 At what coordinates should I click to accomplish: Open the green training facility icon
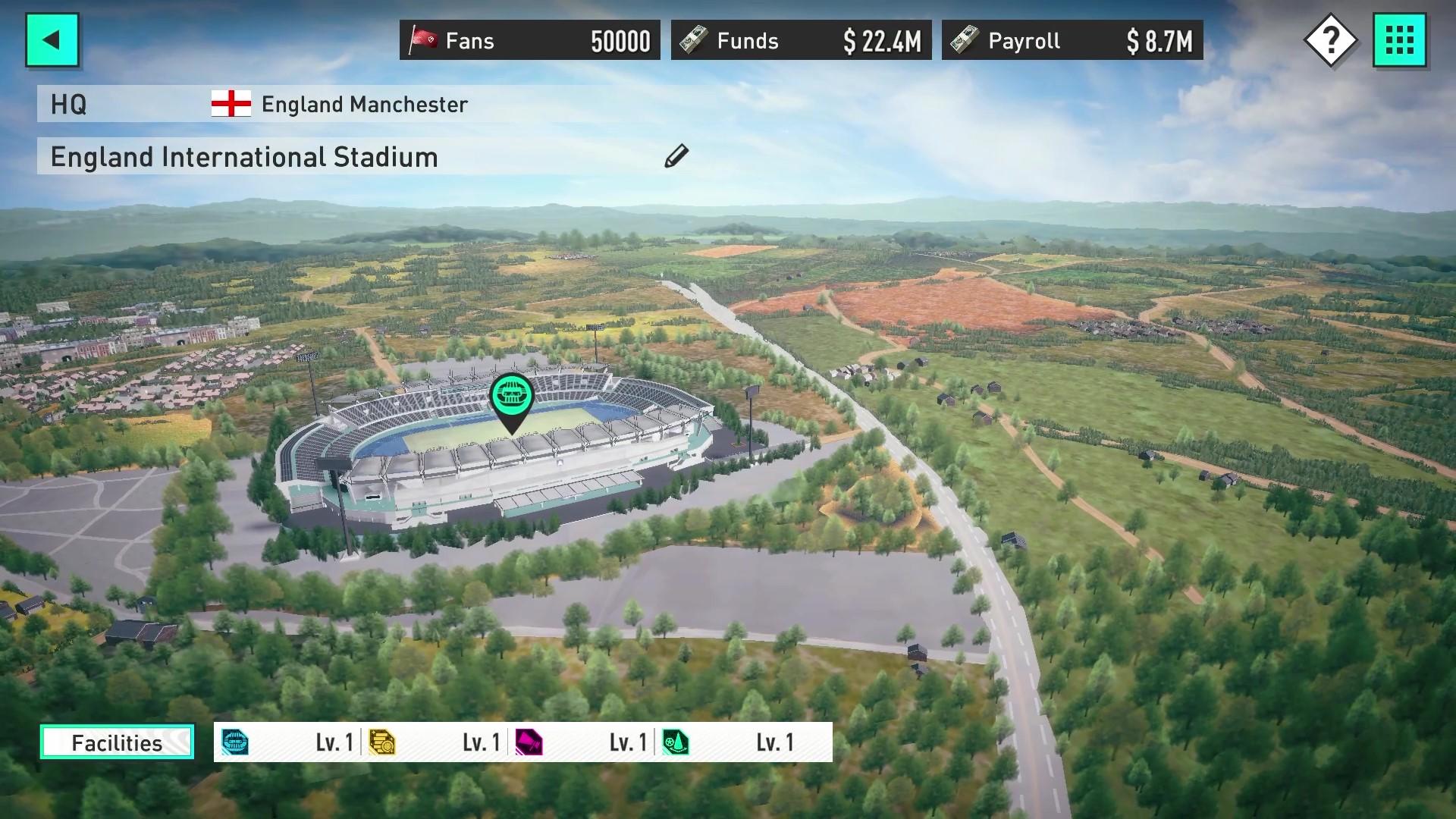coord(677,742)
